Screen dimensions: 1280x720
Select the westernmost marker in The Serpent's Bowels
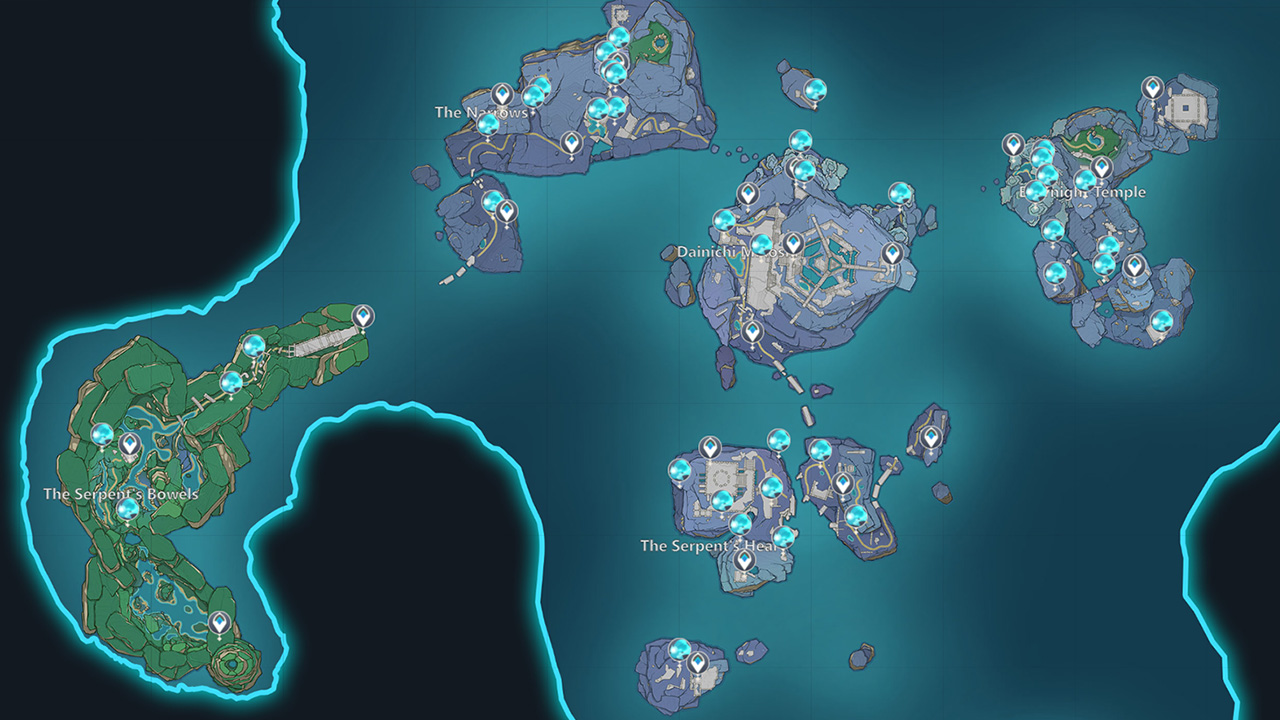(x=103, y=437)
